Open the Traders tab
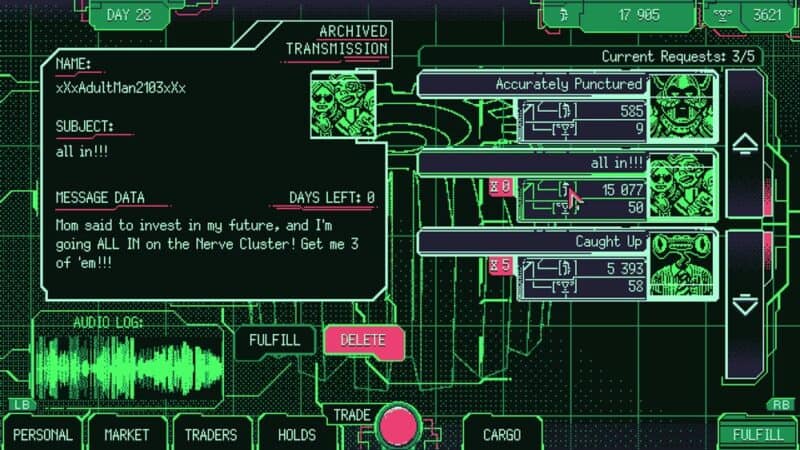The height and width of the screenshot is (450, 800). tap(211, 435)
